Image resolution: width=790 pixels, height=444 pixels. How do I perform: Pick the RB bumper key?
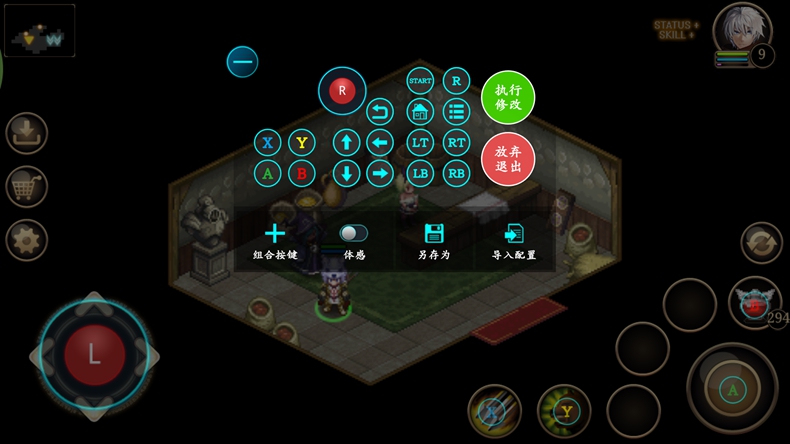point(457,173)
